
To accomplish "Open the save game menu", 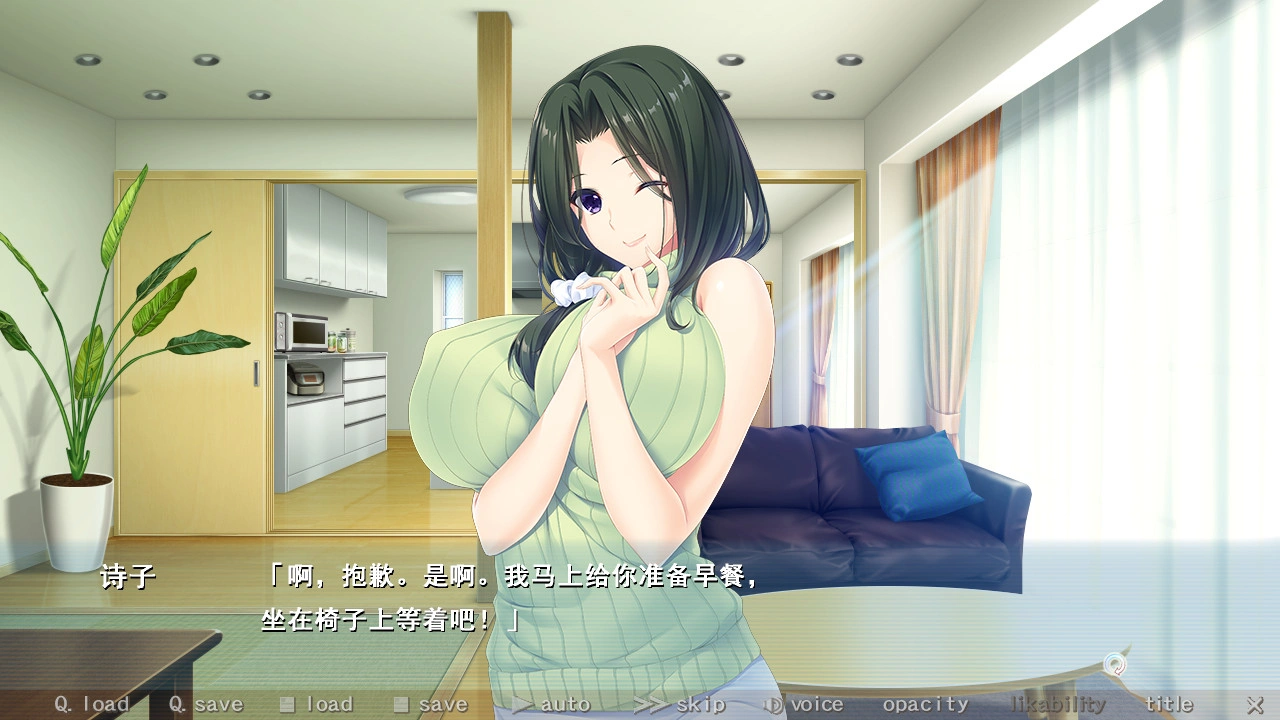I will [430, 705].
